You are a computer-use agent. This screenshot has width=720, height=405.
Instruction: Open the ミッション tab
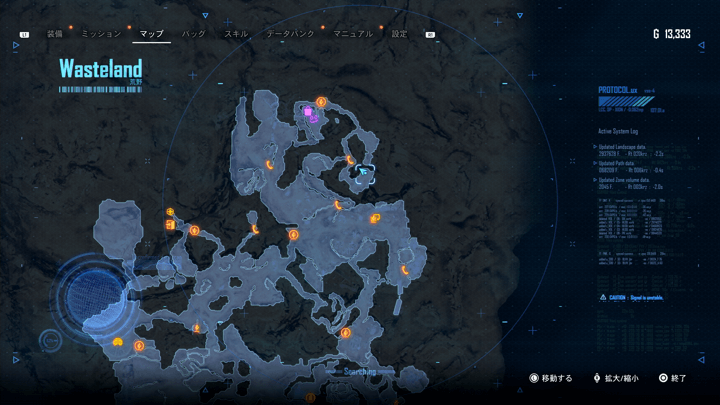tap(101, 34)
